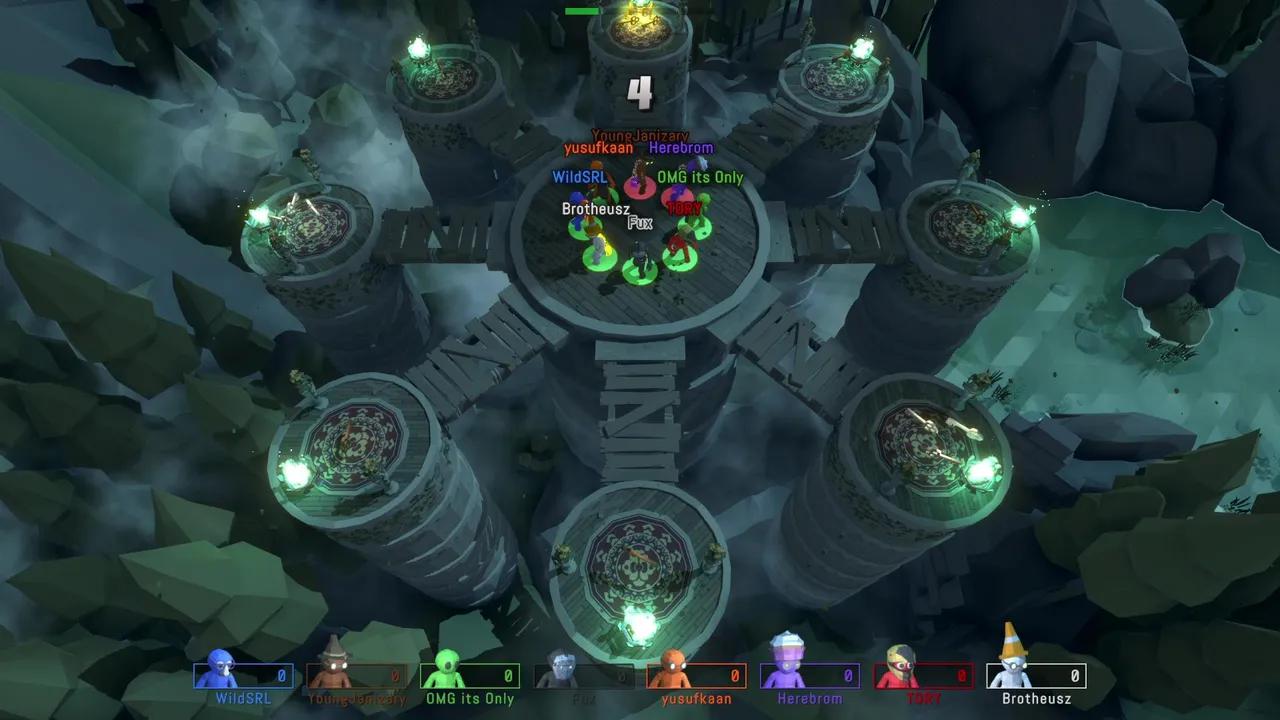Choose the OMG its Only player panel
Screen dimensions: 1280x720
[x=470, y=676]
